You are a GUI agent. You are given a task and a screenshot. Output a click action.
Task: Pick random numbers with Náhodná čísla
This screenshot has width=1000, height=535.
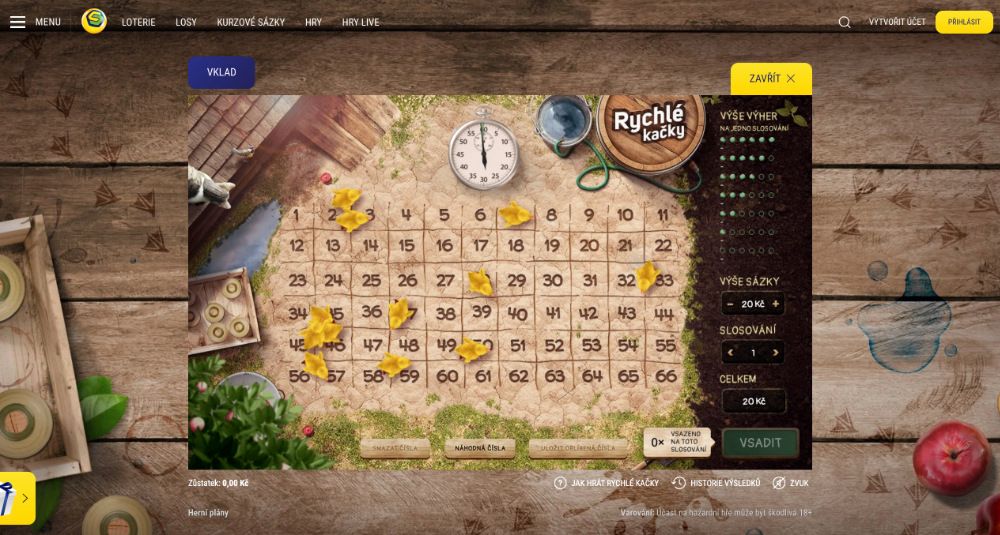pos(480,448)
